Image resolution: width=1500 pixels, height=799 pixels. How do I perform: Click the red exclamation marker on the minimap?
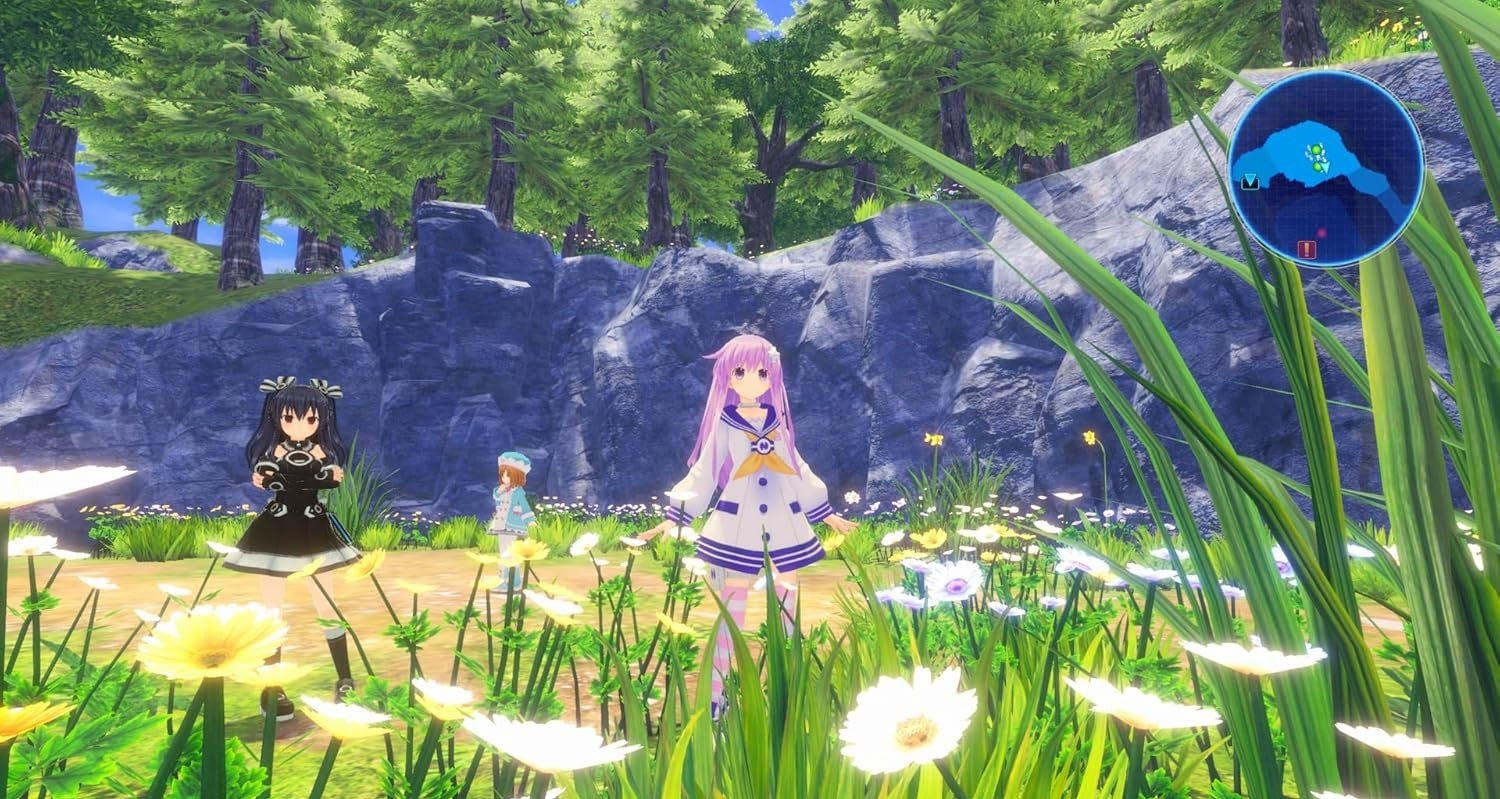(1306, 248)
